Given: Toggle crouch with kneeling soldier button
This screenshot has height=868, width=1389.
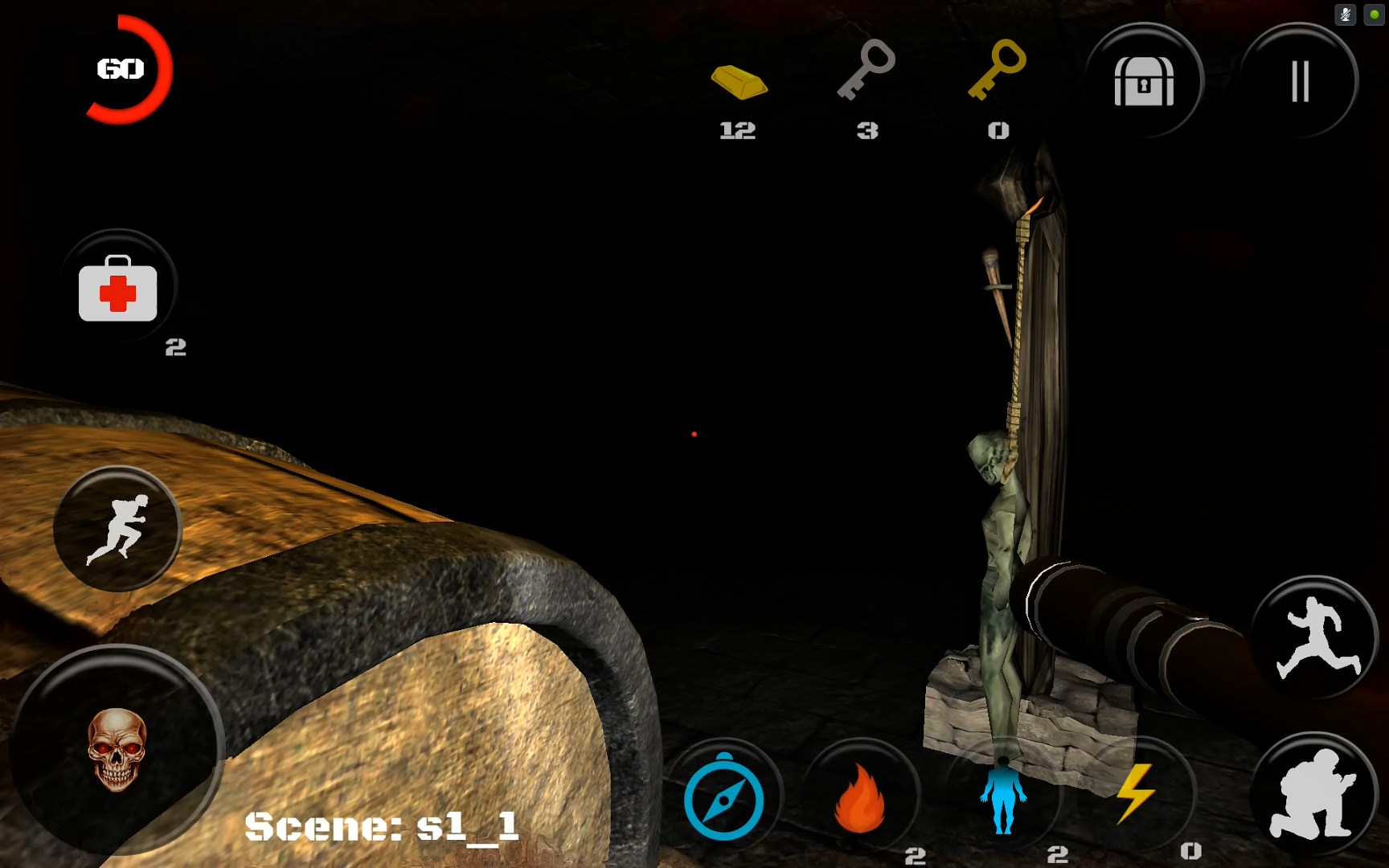Looking at the screenshot, I should pyautogui.click(x=1313, y=794).
